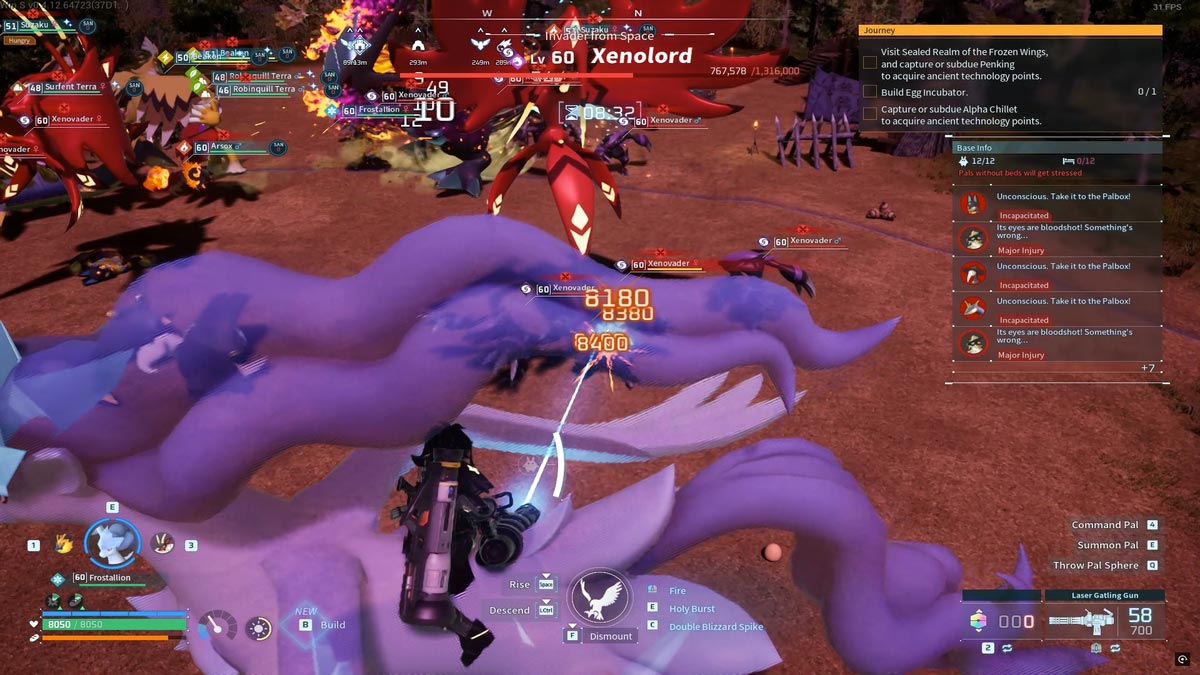Image resolution: width=1200 pixels, height=675 pixels.
Task: Click the overlay icon in bottom-right corner
Action: coord(1183,659)
